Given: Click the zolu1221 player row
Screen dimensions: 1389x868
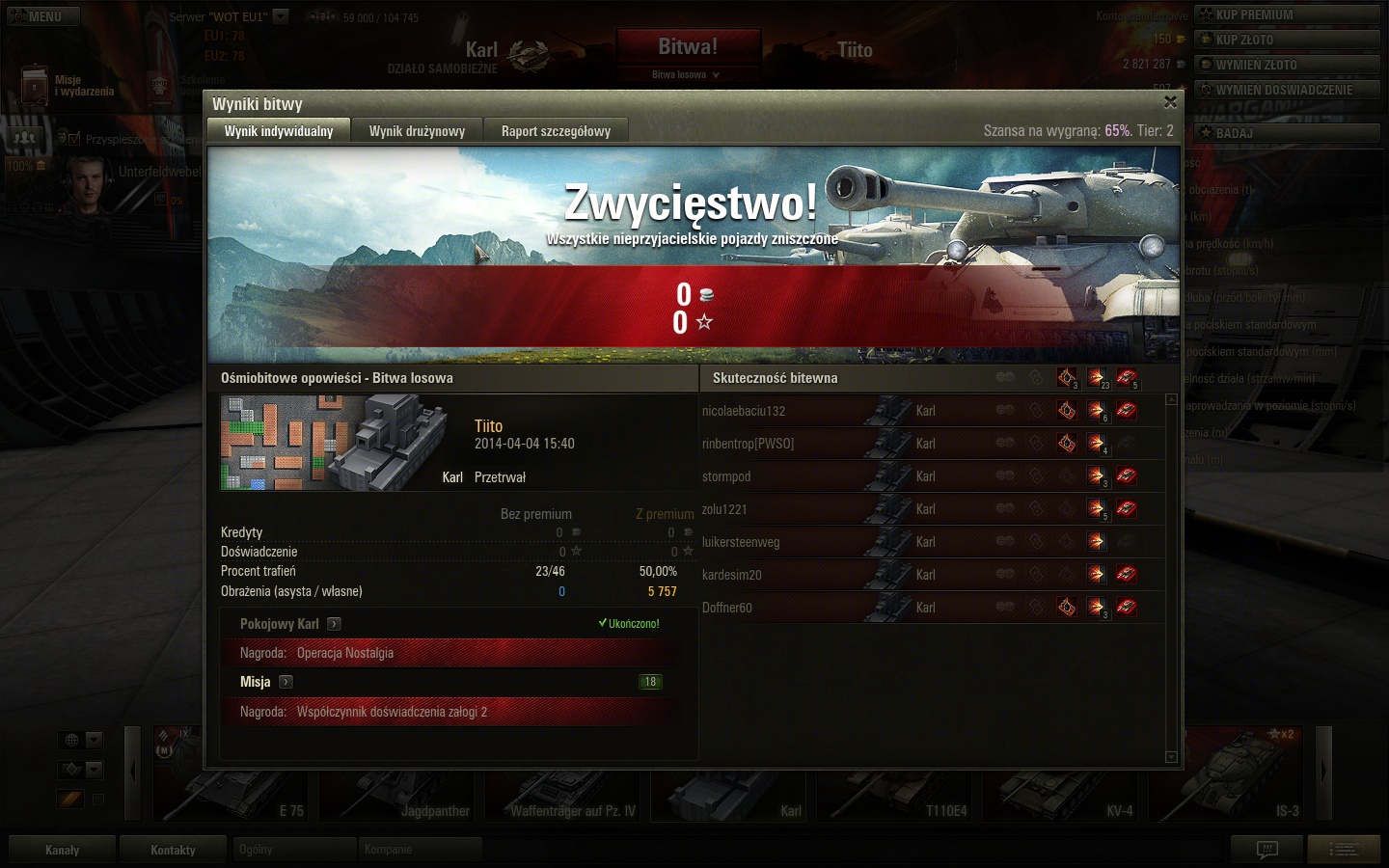Looking at the screenshot, I should pyautogui.click(x=724, y=509).
